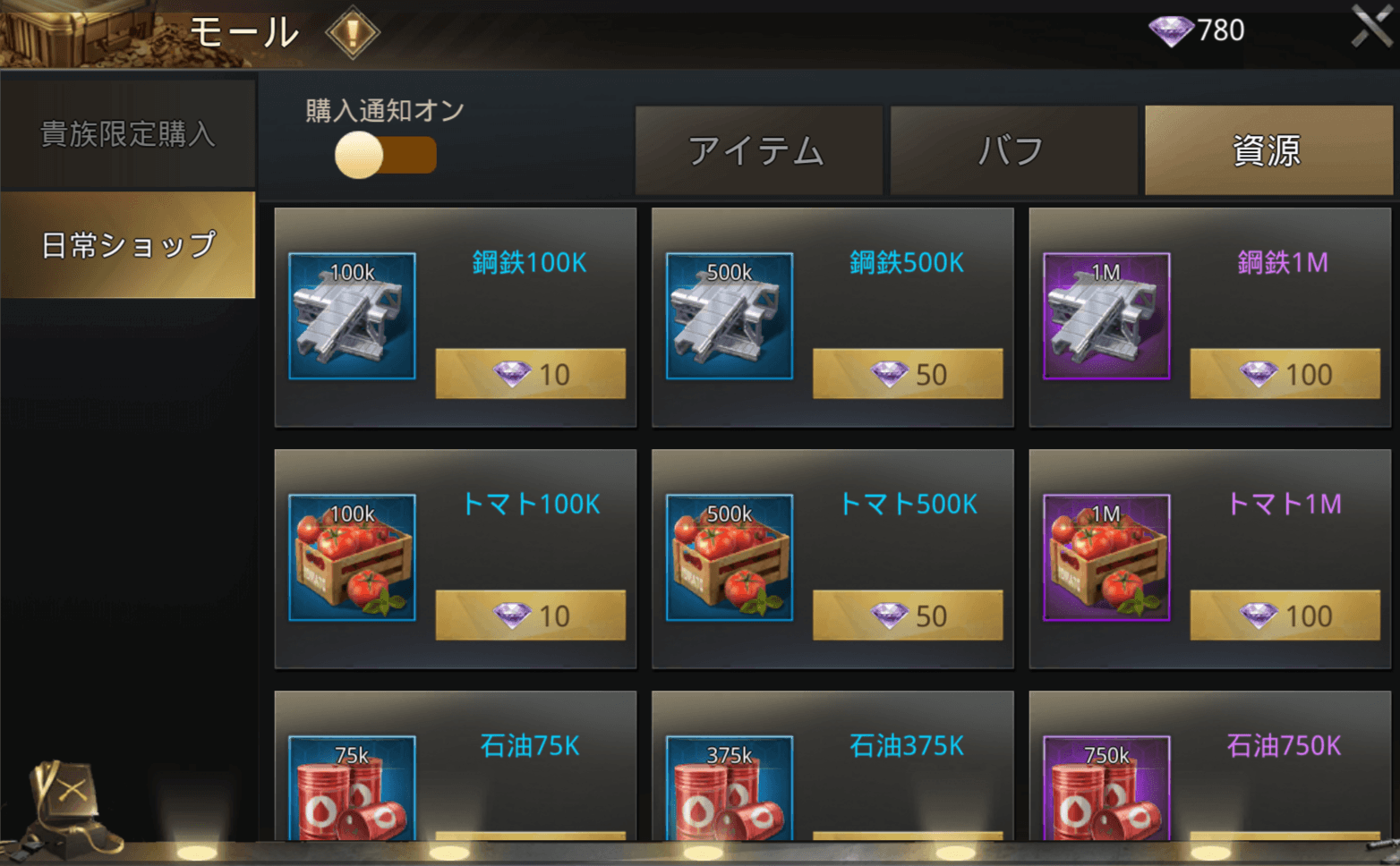Select the purple 鋼鉄1M steel icon
The width and height of the screenshot is (1400, 866).
[1106, 316]
